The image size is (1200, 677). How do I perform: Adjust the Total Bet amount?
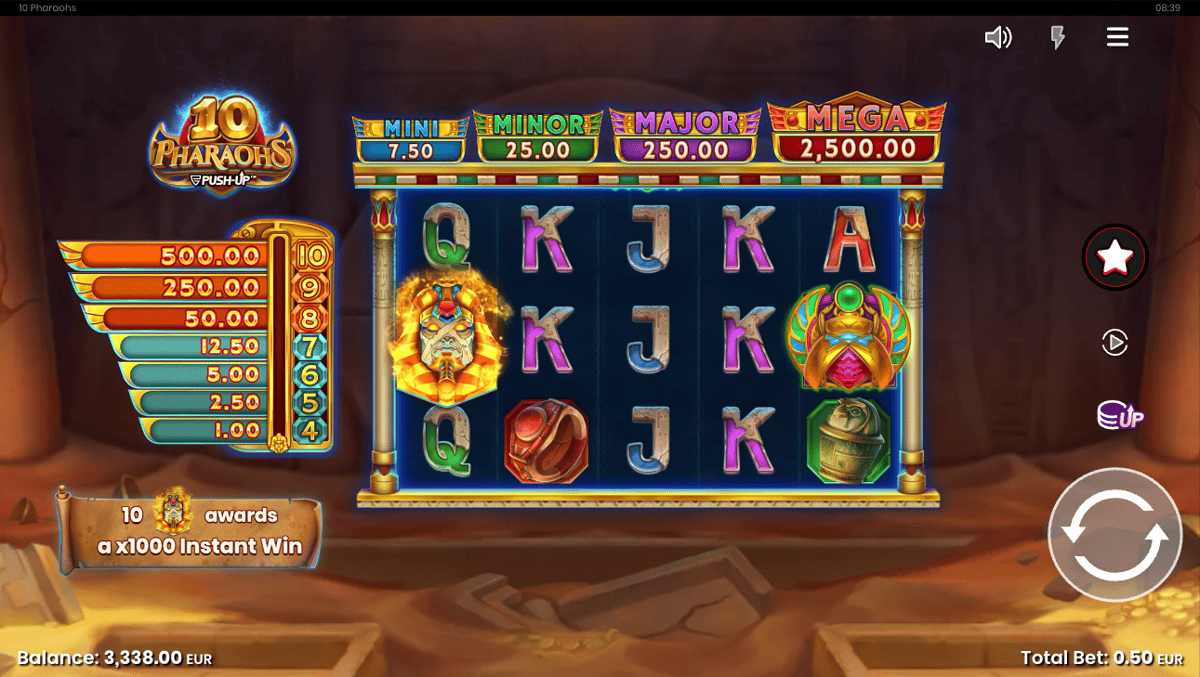tap(1101, 658)
